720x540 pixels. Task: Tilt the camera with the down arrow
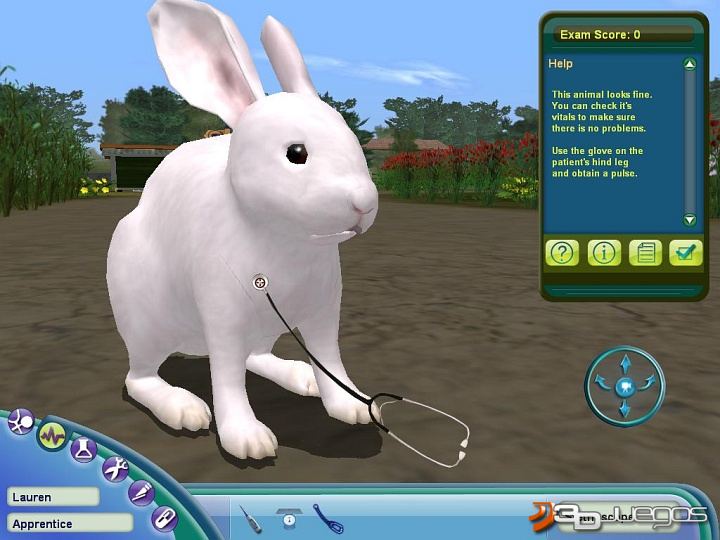tap(625, 409)
